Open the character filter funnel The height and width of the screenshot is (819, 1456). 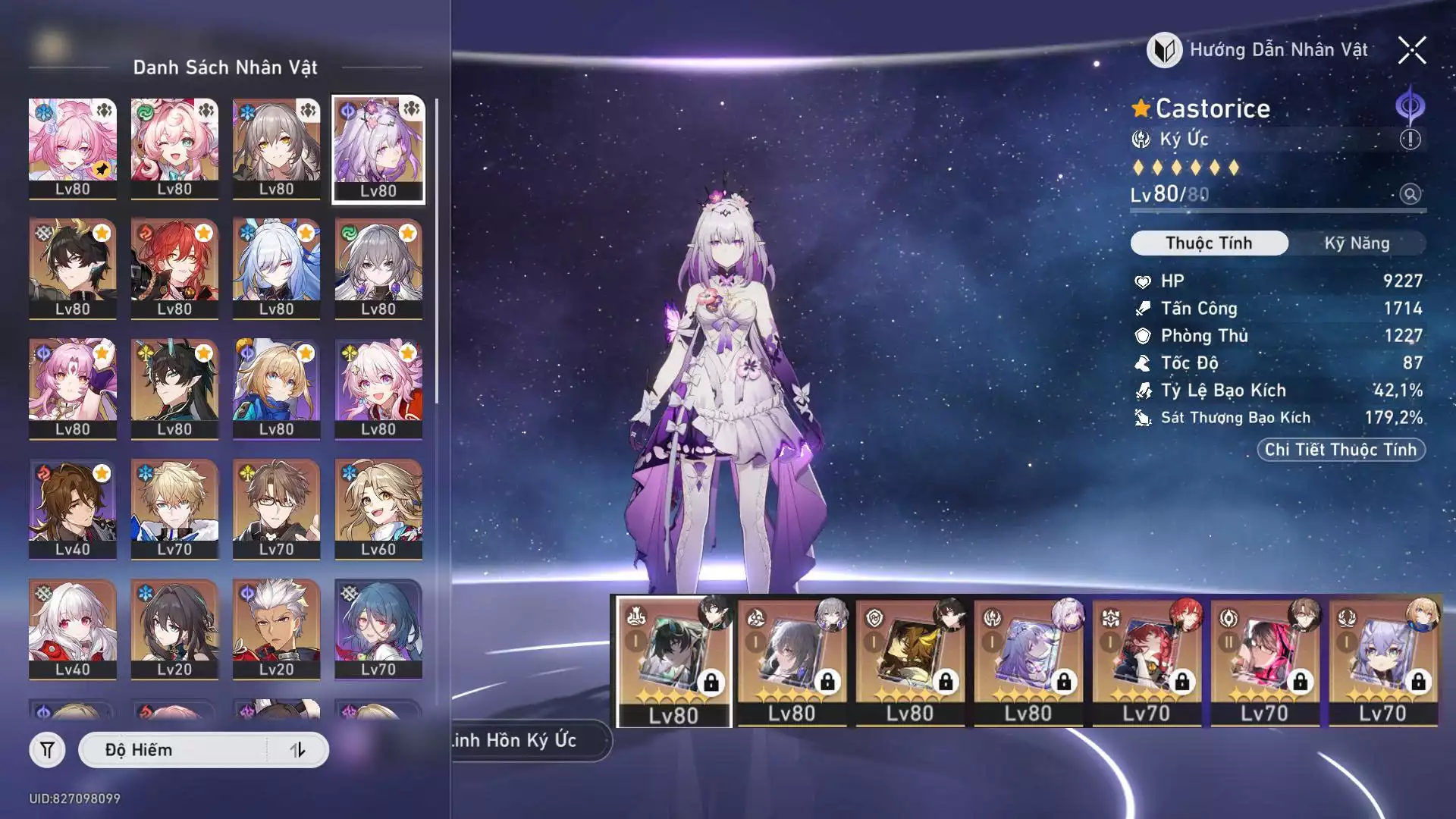[47, 750]
